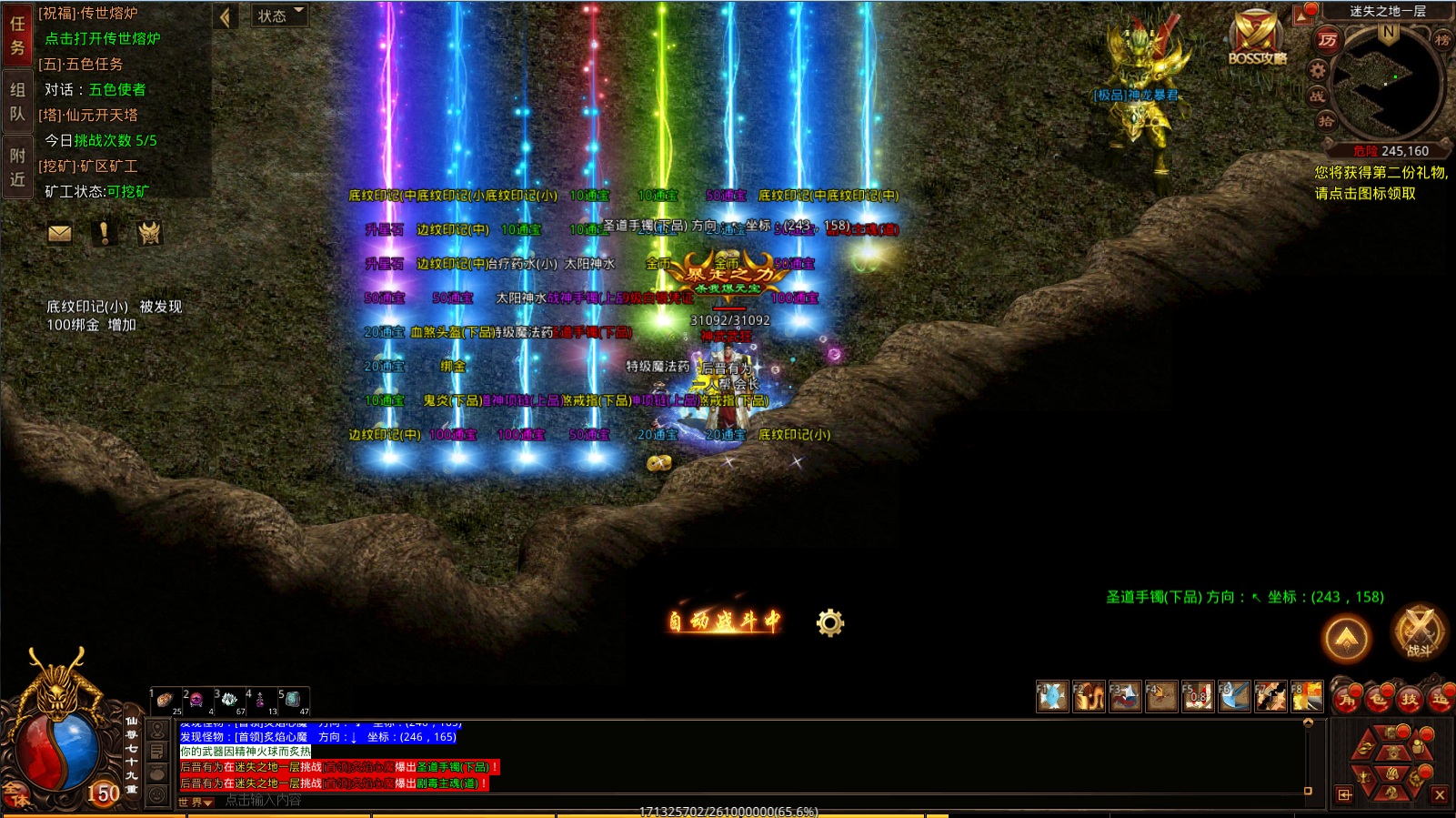Click the 榜 ranking button by the minimap
This screenshot has width=1456, height=818.
pyautogui.click(x=1442, y=39)
